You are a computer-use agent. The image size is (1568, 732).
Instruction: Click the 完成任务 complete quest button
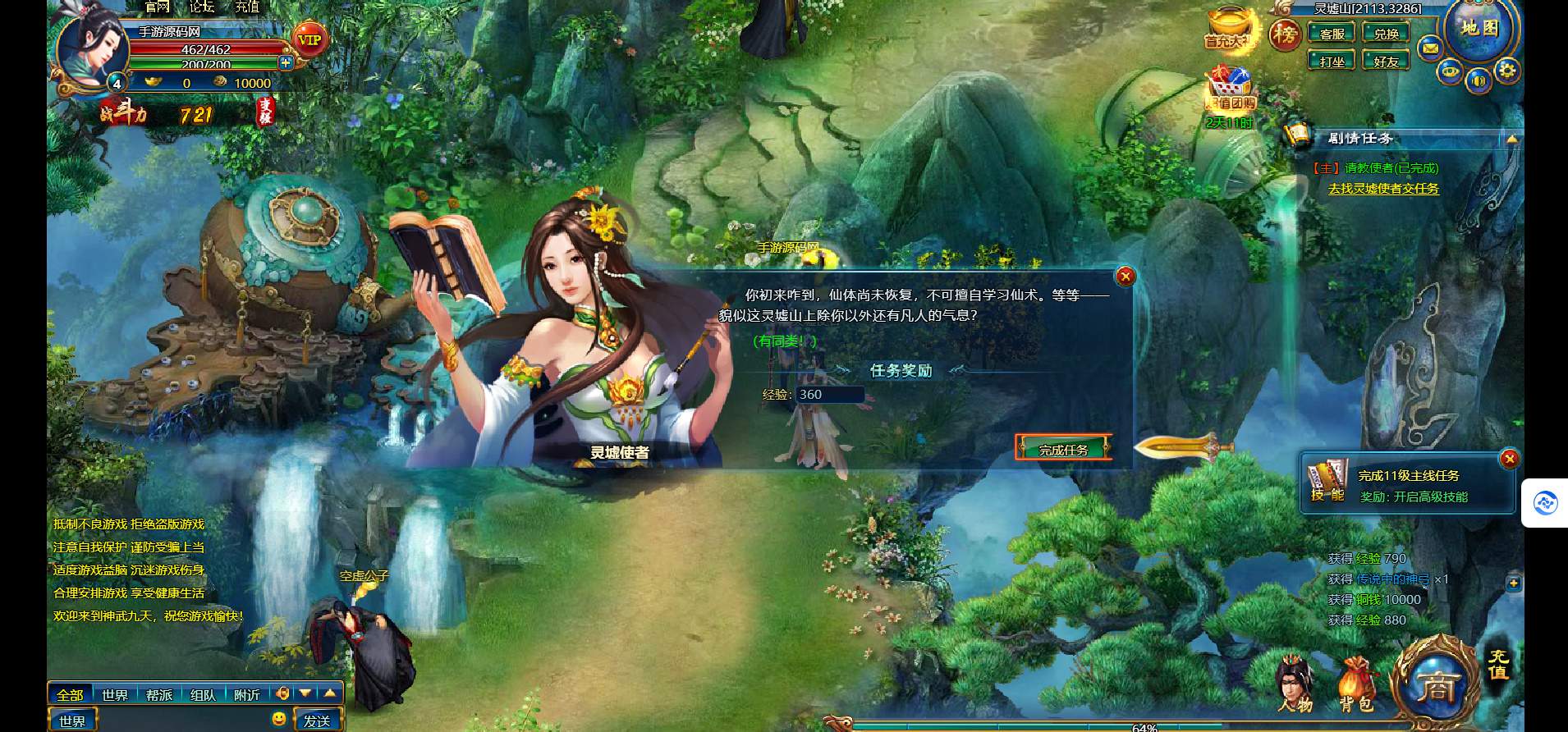click(1063, 449)
